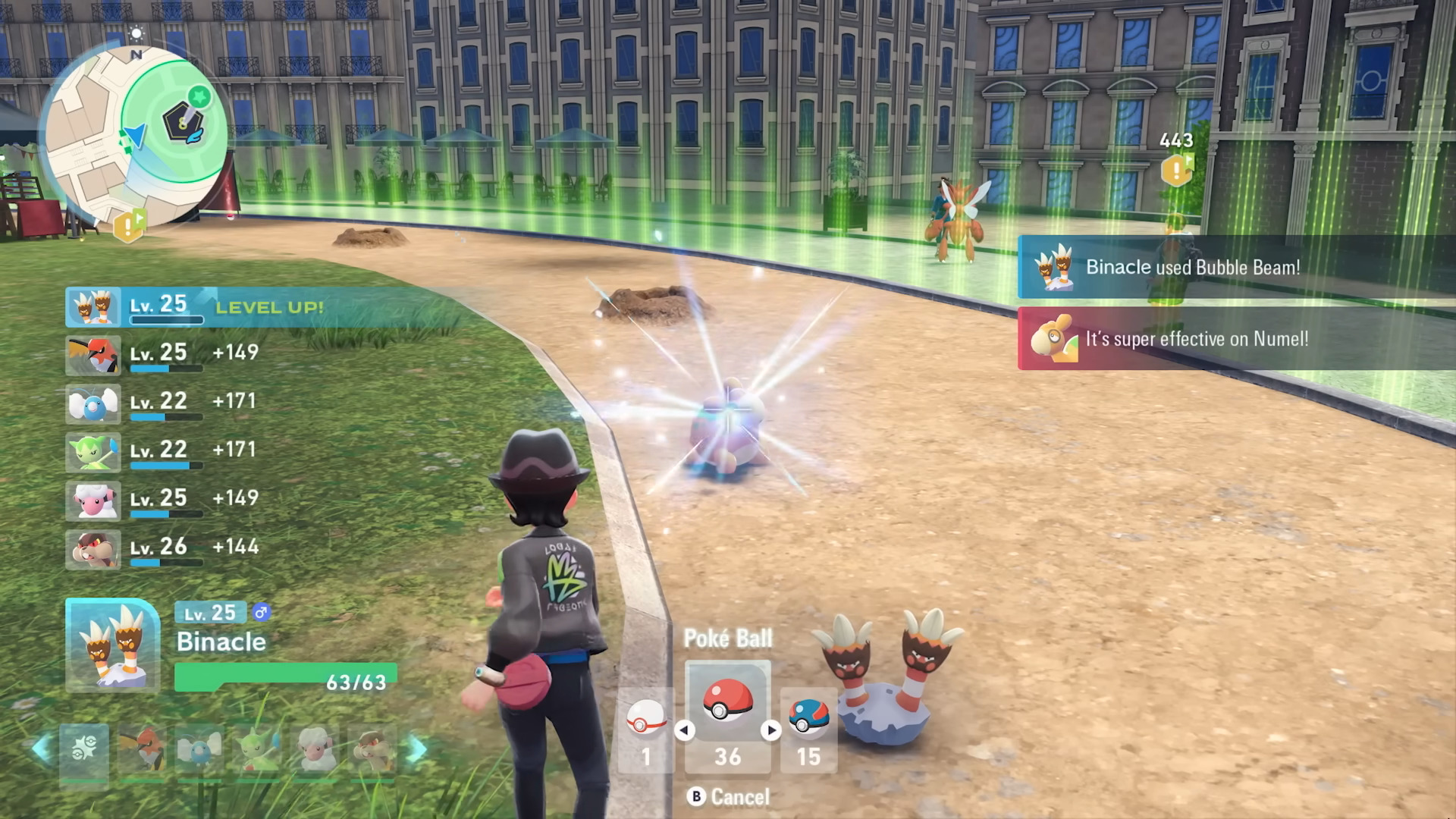
Task: Select the Great Ball slot
Action: click(808, 730)
